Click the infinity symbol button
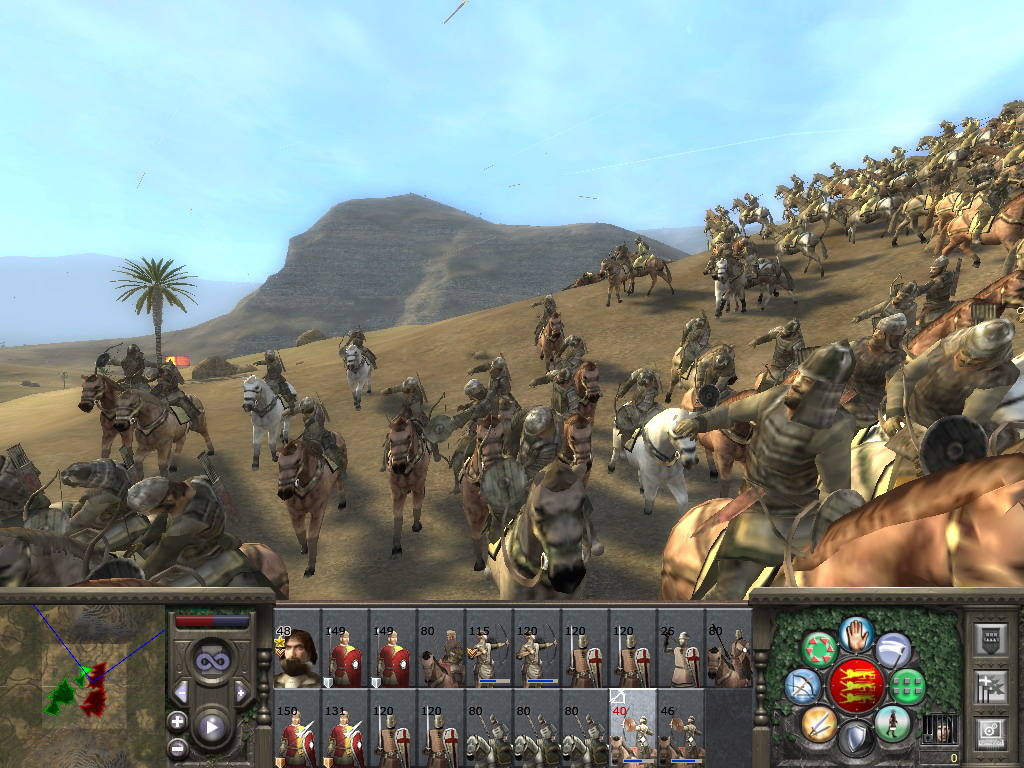Image resolution: width=1024 pixels, height=768 pixels. tap(211, 661)
